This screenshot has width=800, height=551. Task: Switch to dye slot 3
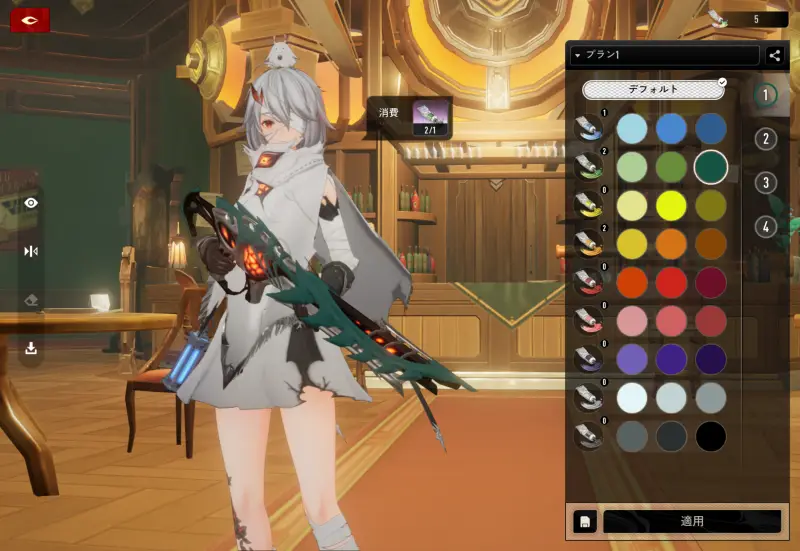click(766, 183)
